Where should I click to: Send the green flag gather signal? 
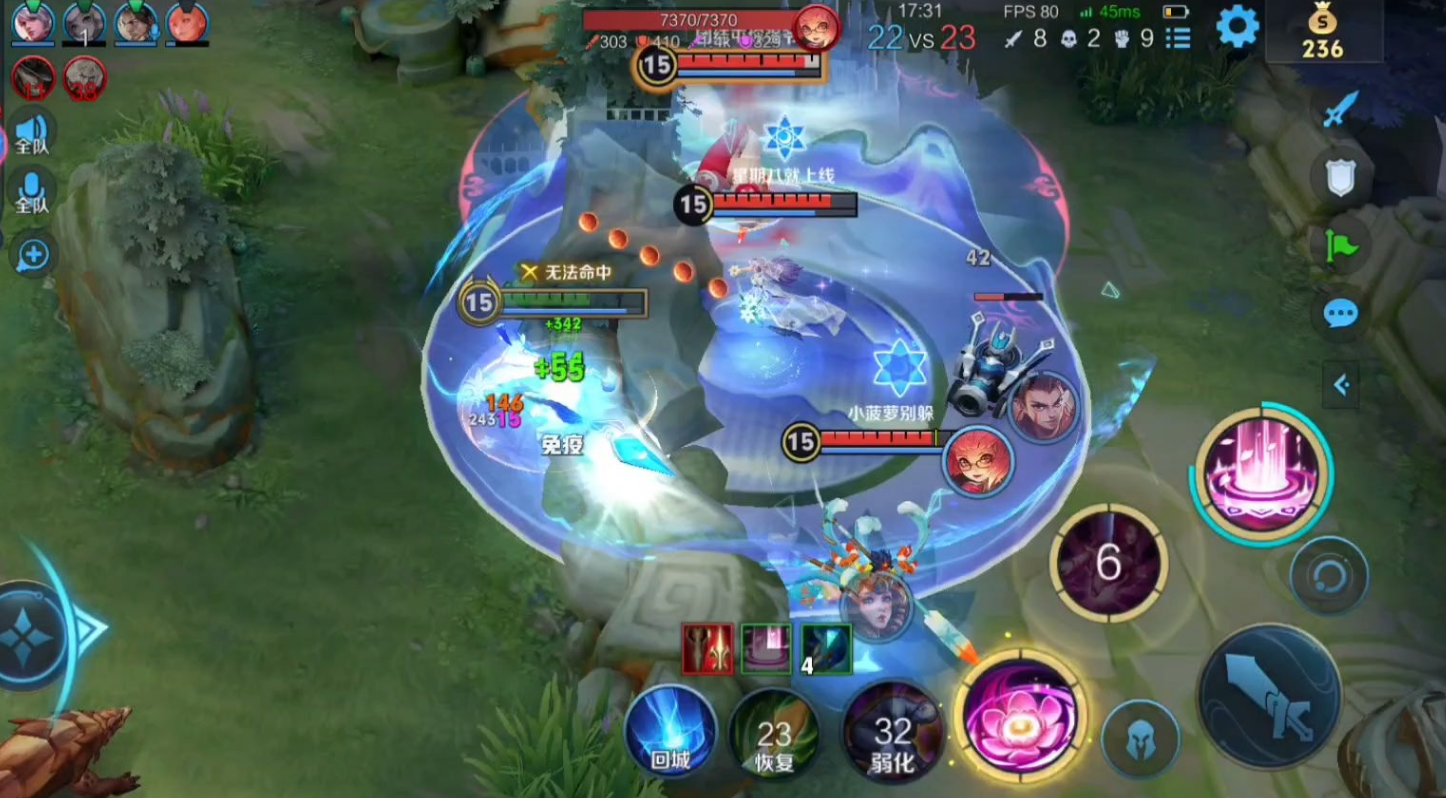tap(1340, 246)
